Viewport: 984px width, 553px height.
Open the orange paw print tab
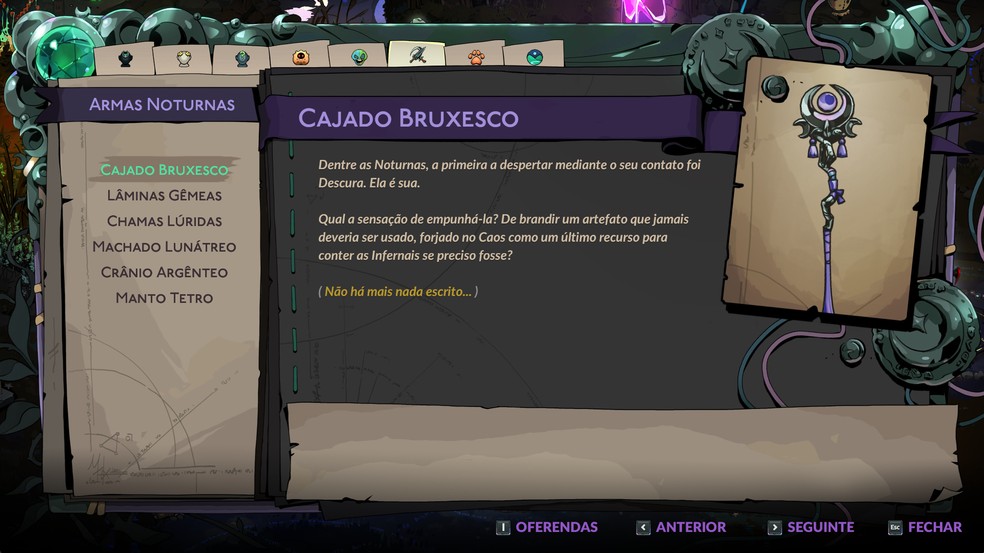pyautogui.click(x=476, y=57)
